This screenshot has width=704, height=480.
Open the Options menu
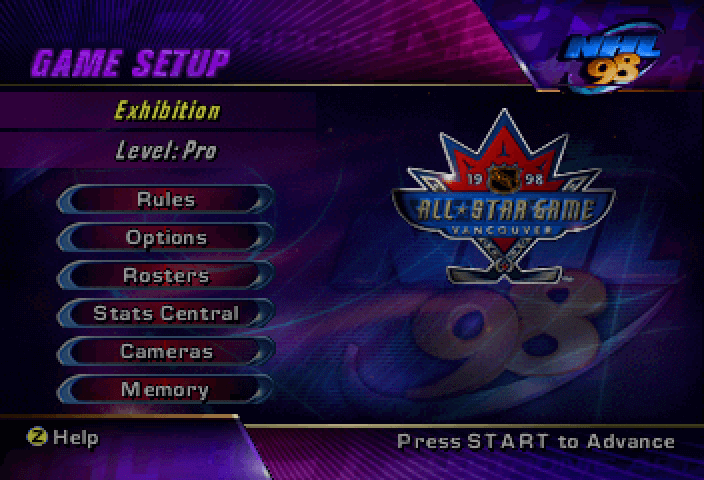[x=166, y=237]
